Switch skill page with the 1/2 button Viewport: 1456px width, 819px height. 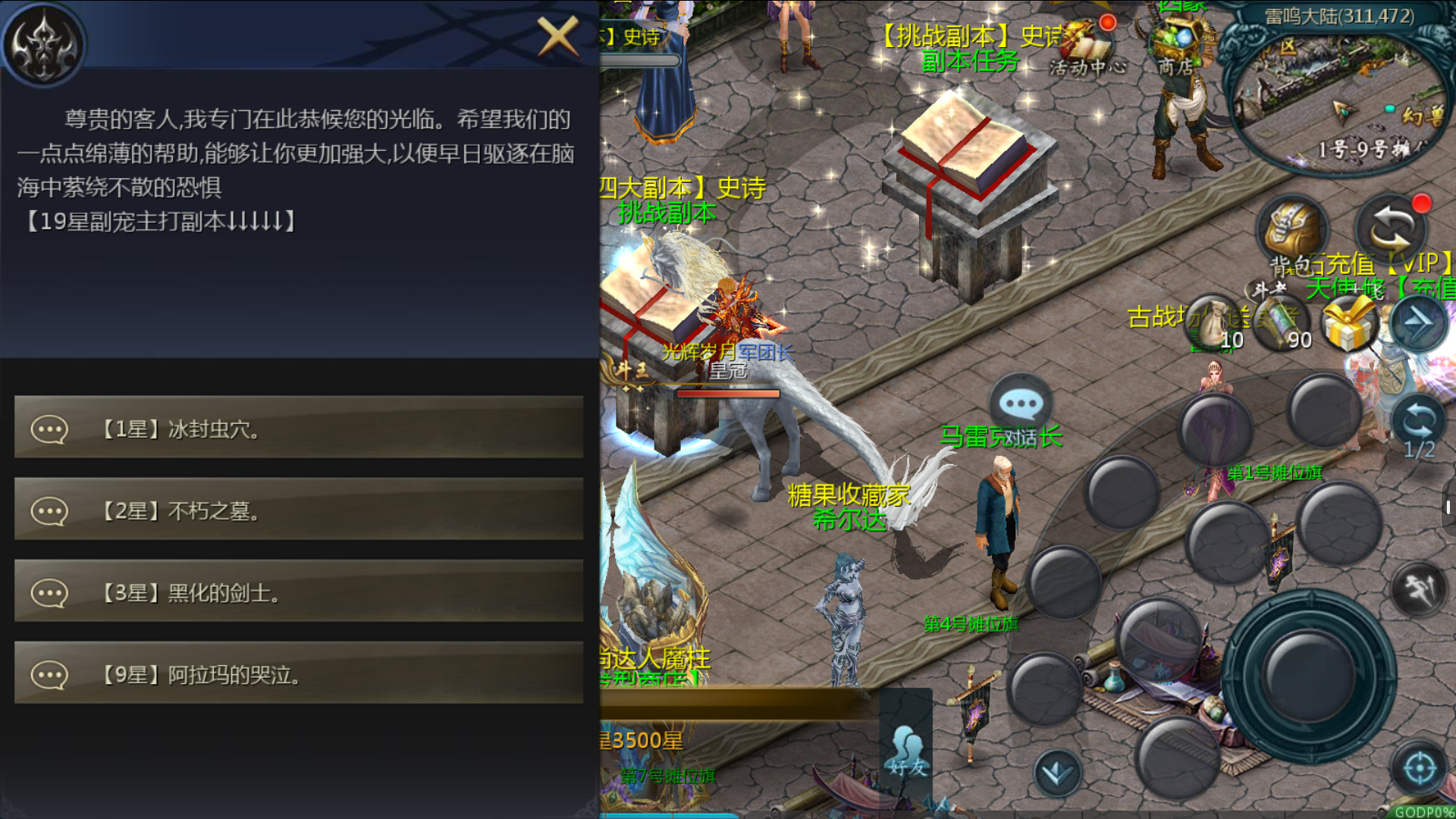tap(1419, 426)
